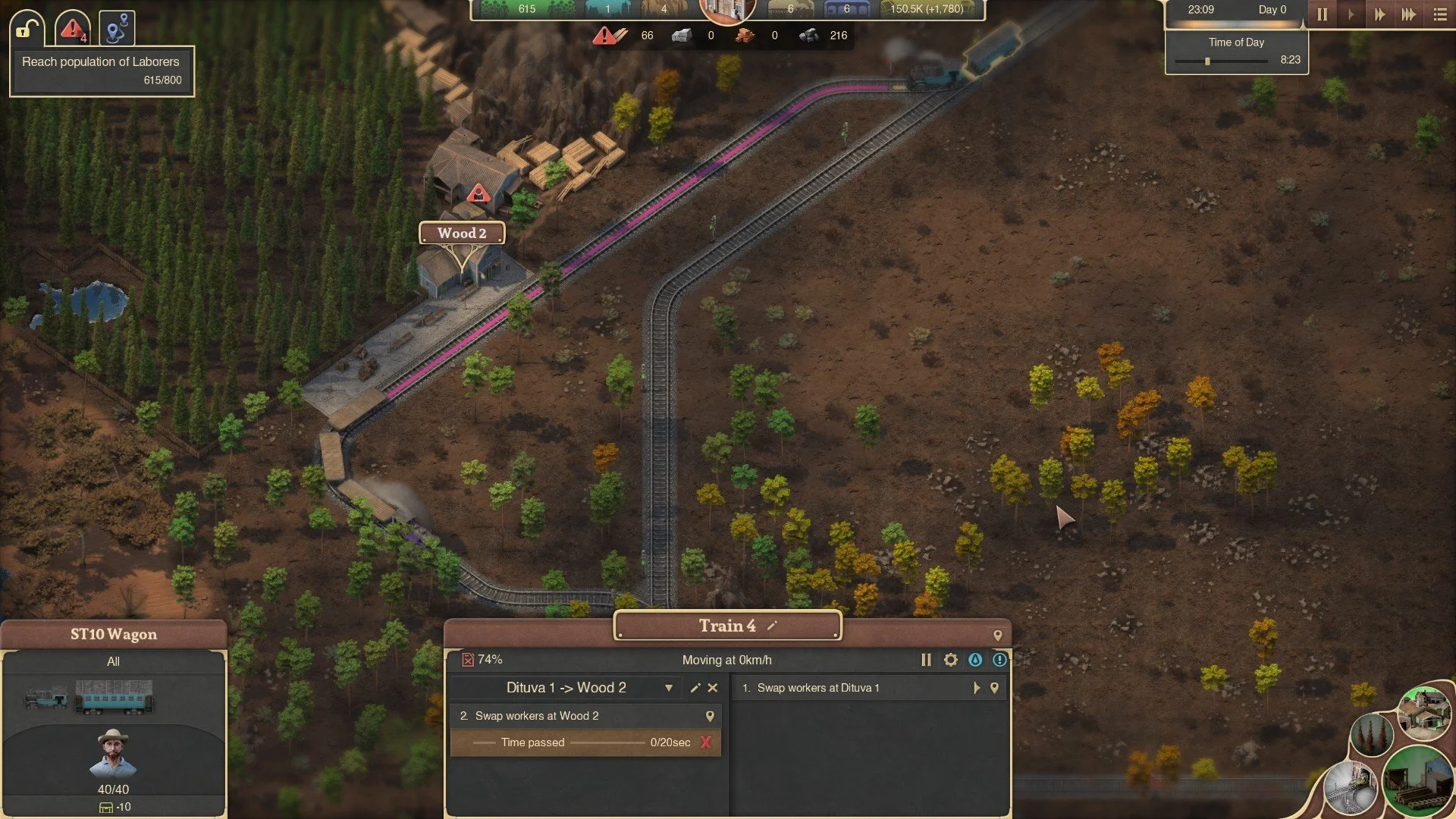
Task: Locate Wood 2 stop via its pin
Action: [x=710, y=716]
